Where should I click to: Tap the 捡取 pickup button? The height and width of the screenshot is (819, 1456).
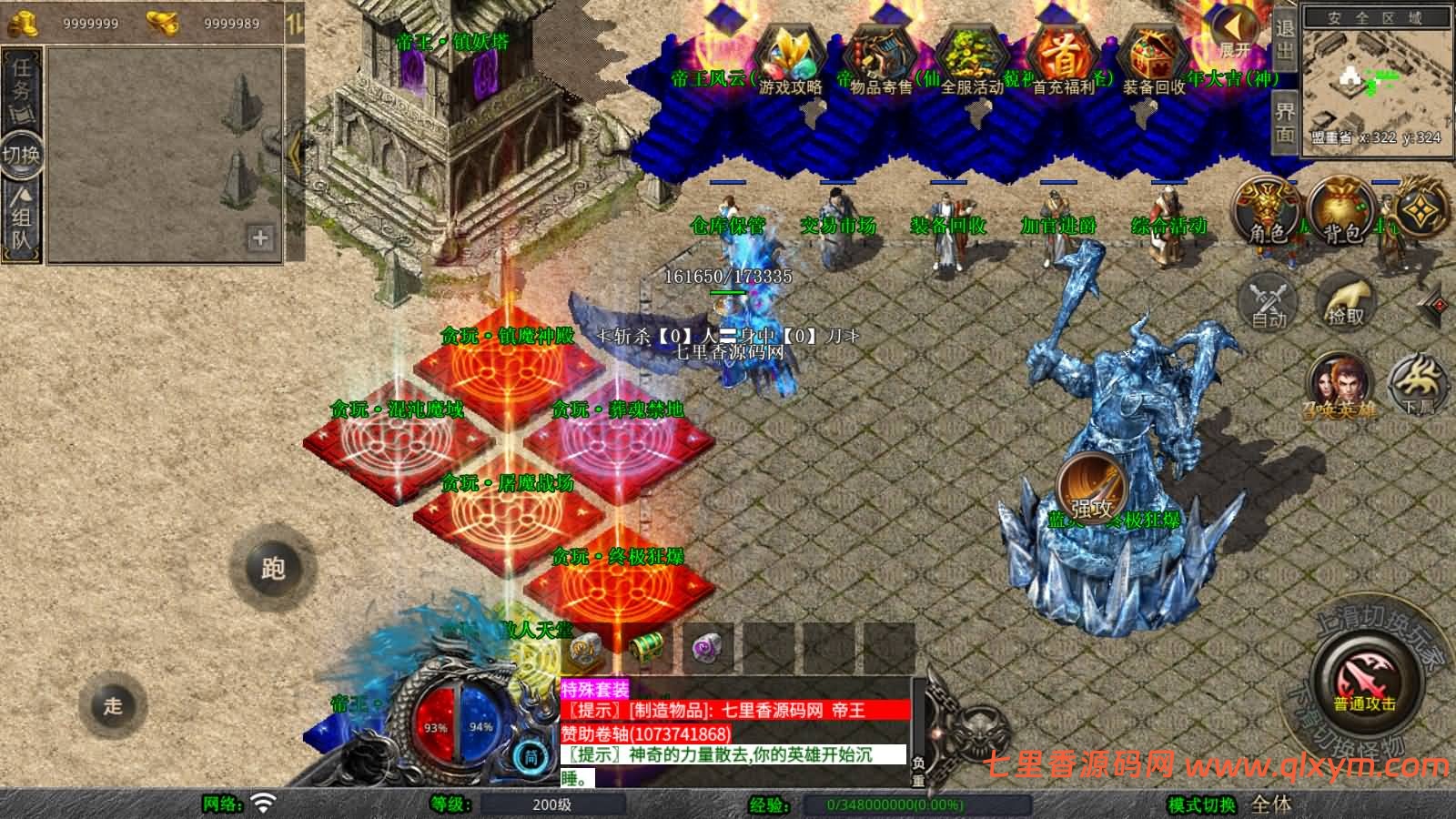coord(1346,300)
